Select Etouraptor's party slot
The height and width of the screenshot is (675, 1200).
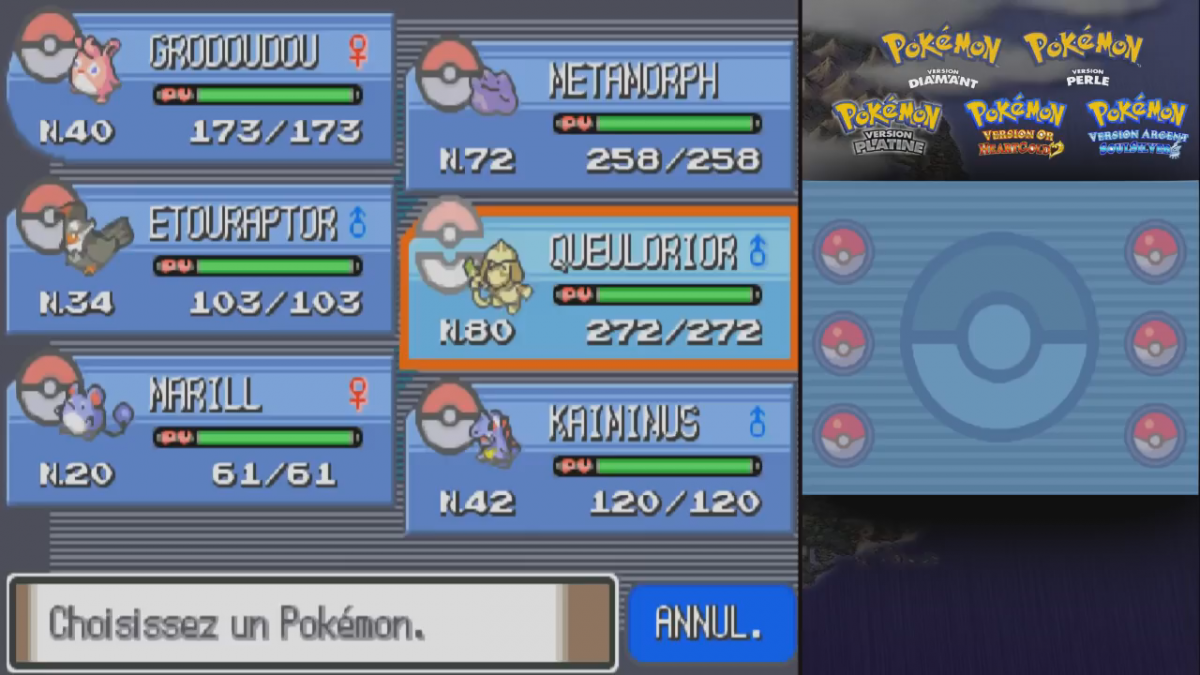click(200, 260)
